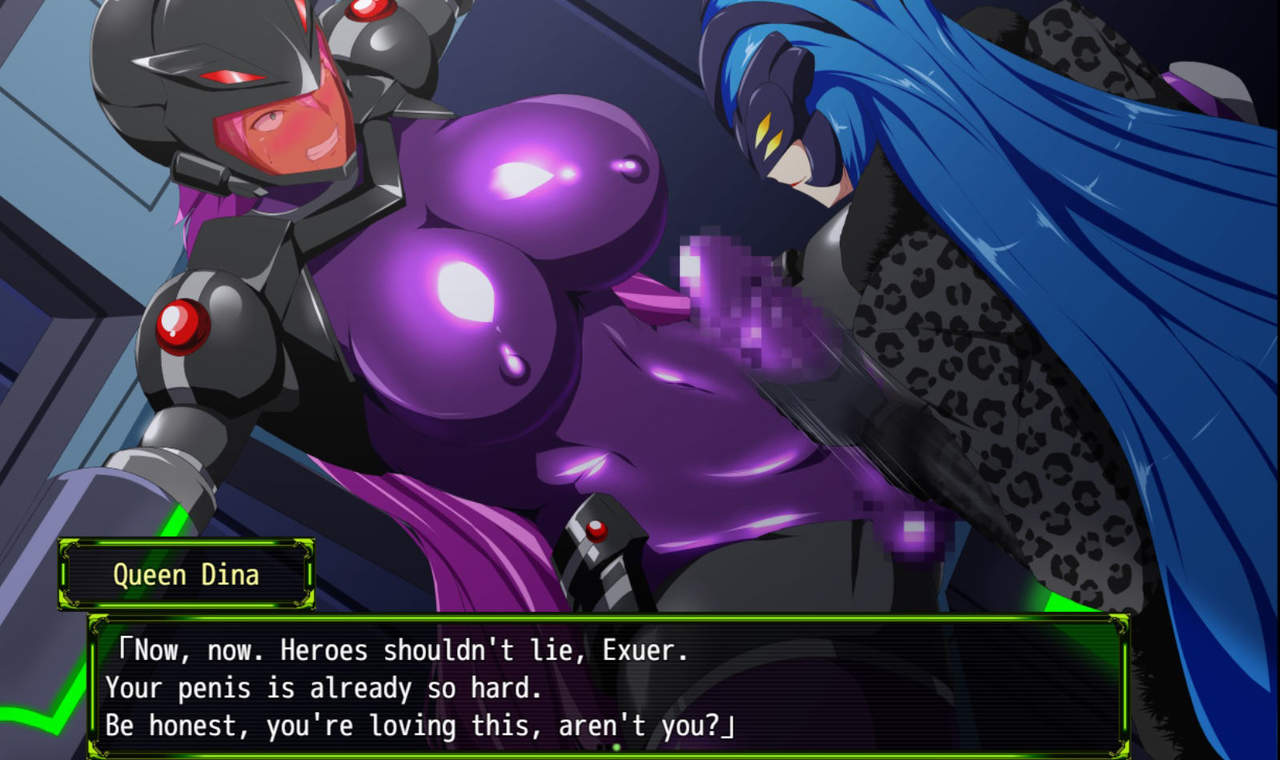
Task: Click the dialogue box to continue
Action: click(x=608, y=687)
